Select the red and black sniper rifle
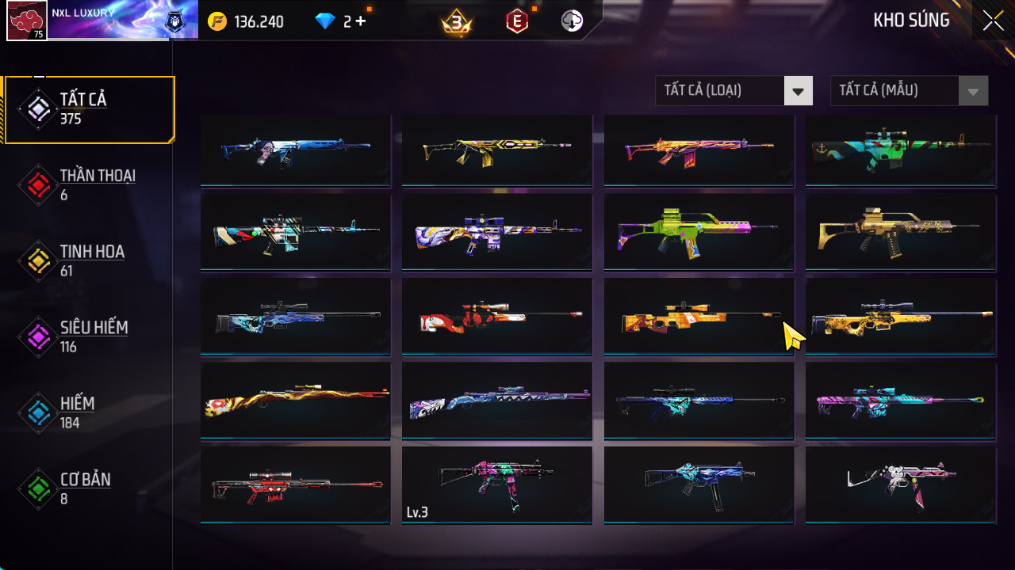 pos(295,485)
